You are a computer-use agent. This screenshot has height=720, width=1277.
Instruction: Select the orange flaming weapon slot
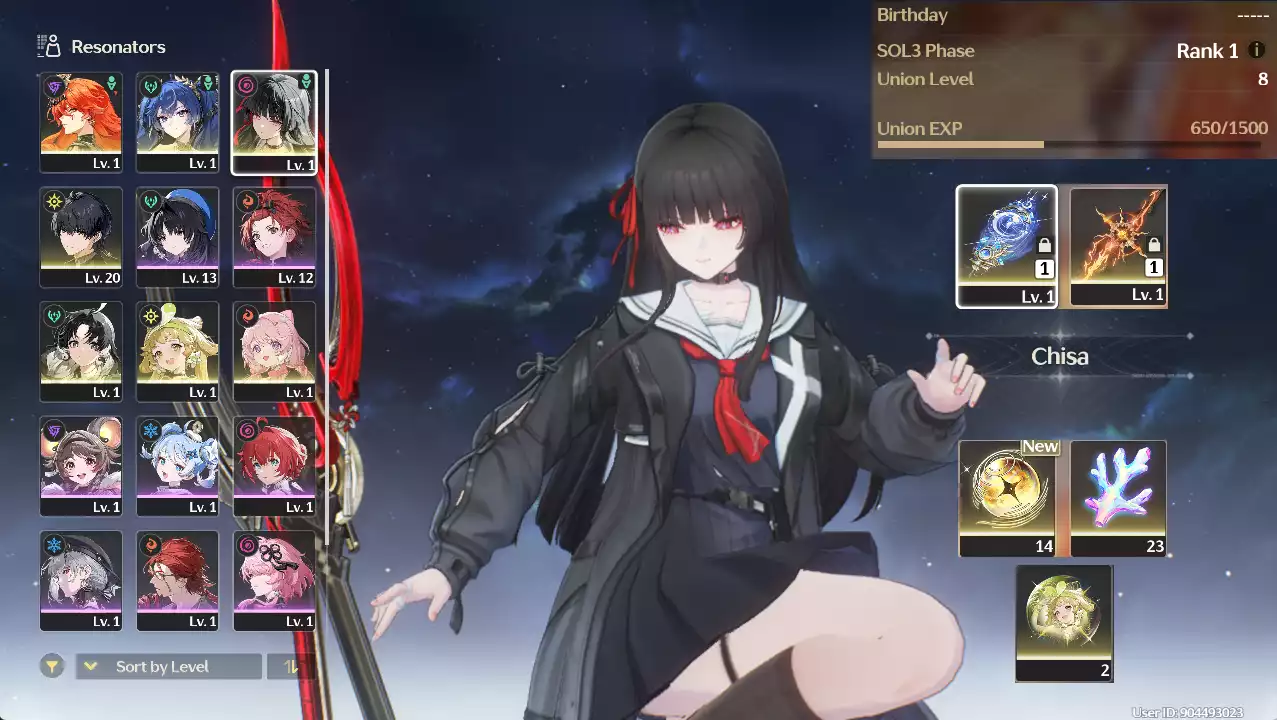tap(1118, 246)
